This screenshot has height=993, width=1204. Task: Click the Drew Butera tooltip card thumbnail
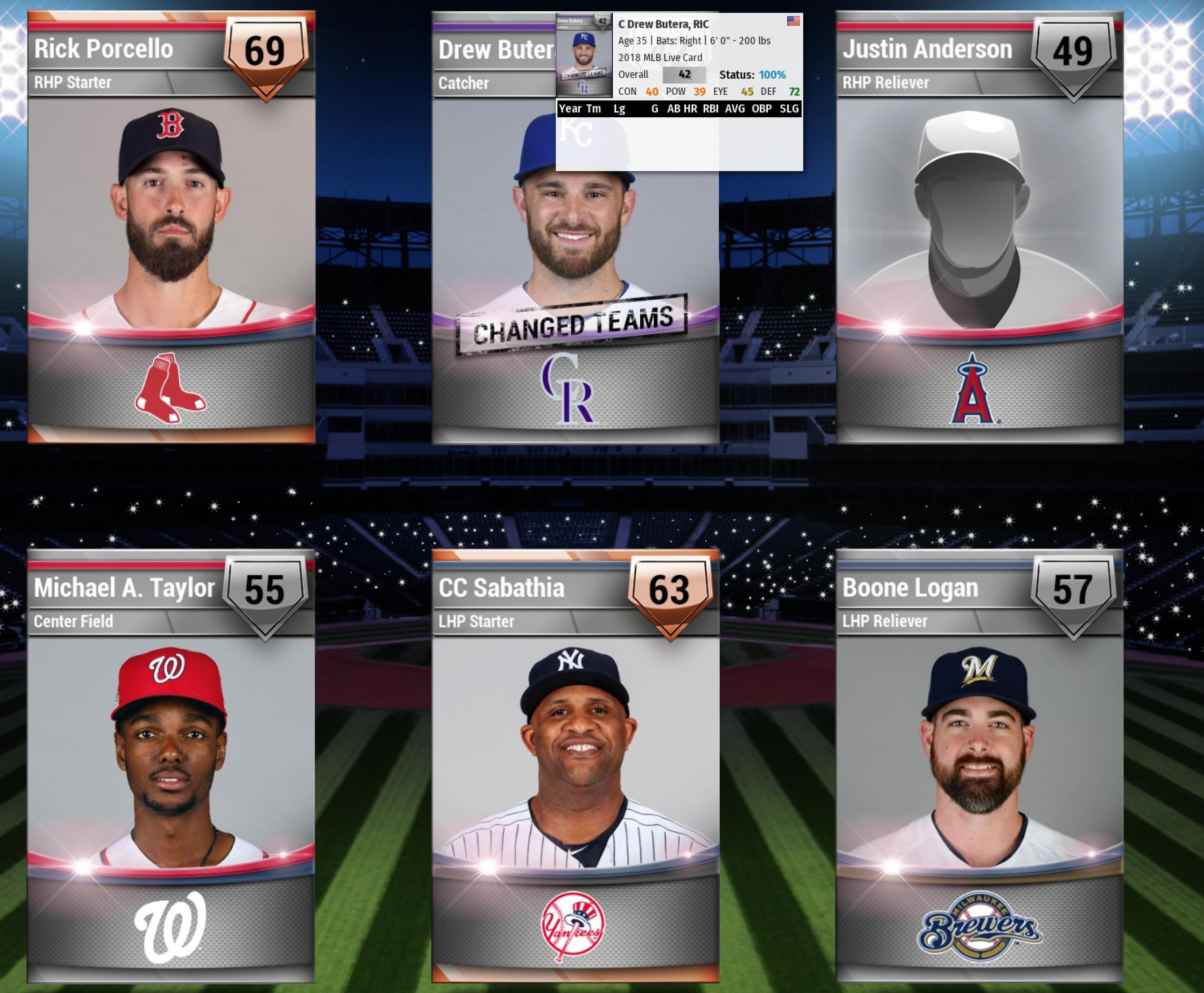click(584, 55)
